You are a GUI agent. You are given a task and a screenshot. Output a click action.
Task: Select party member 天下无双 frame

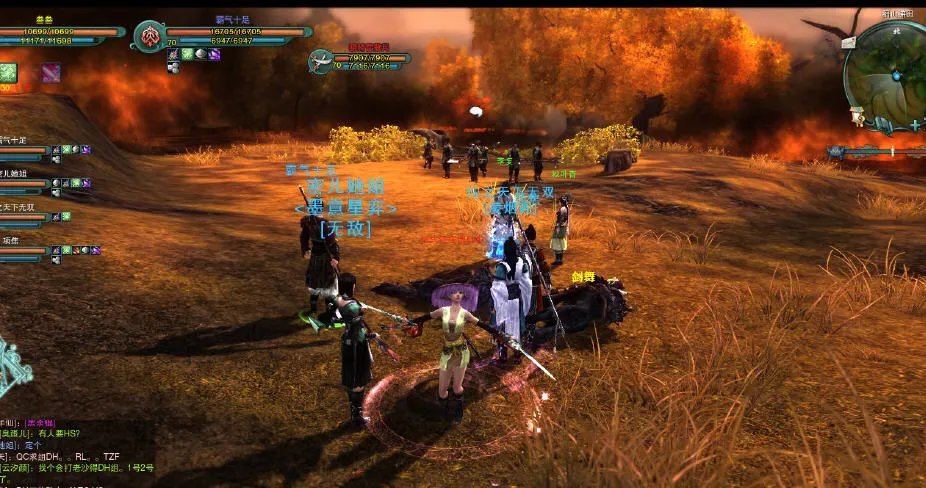(x=24, y=217)
